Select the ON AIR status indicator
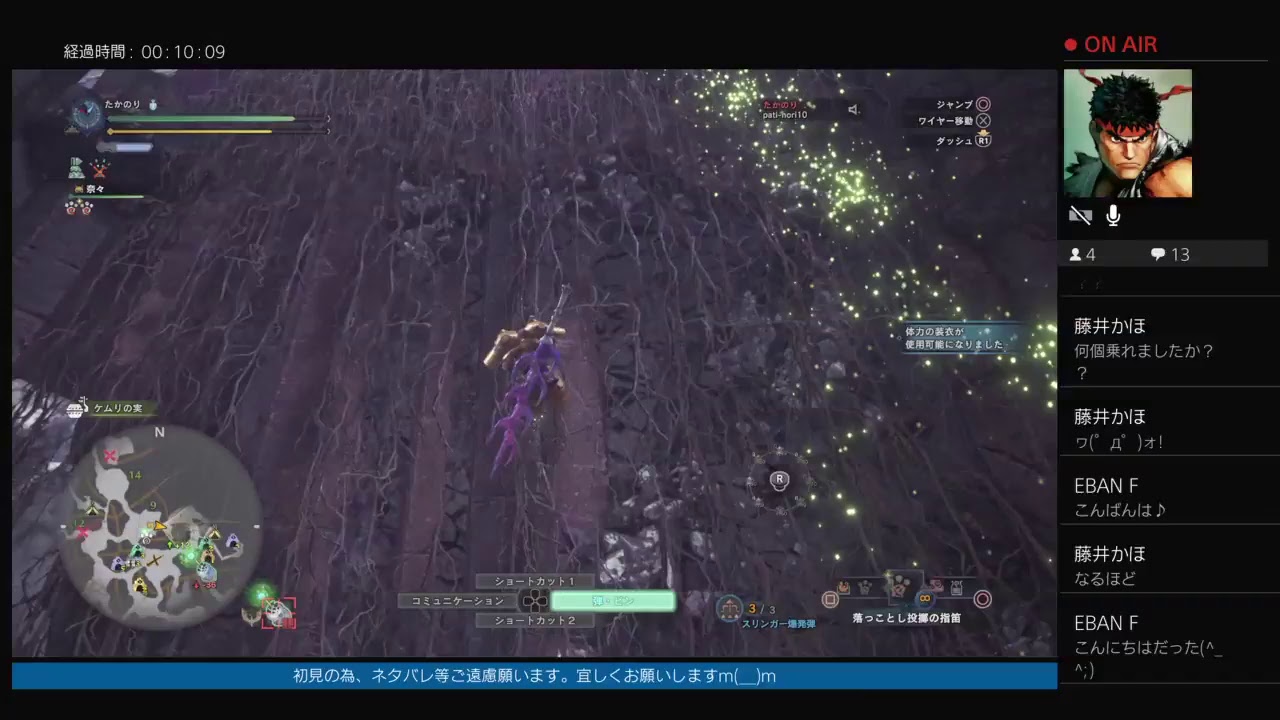 1113,44
